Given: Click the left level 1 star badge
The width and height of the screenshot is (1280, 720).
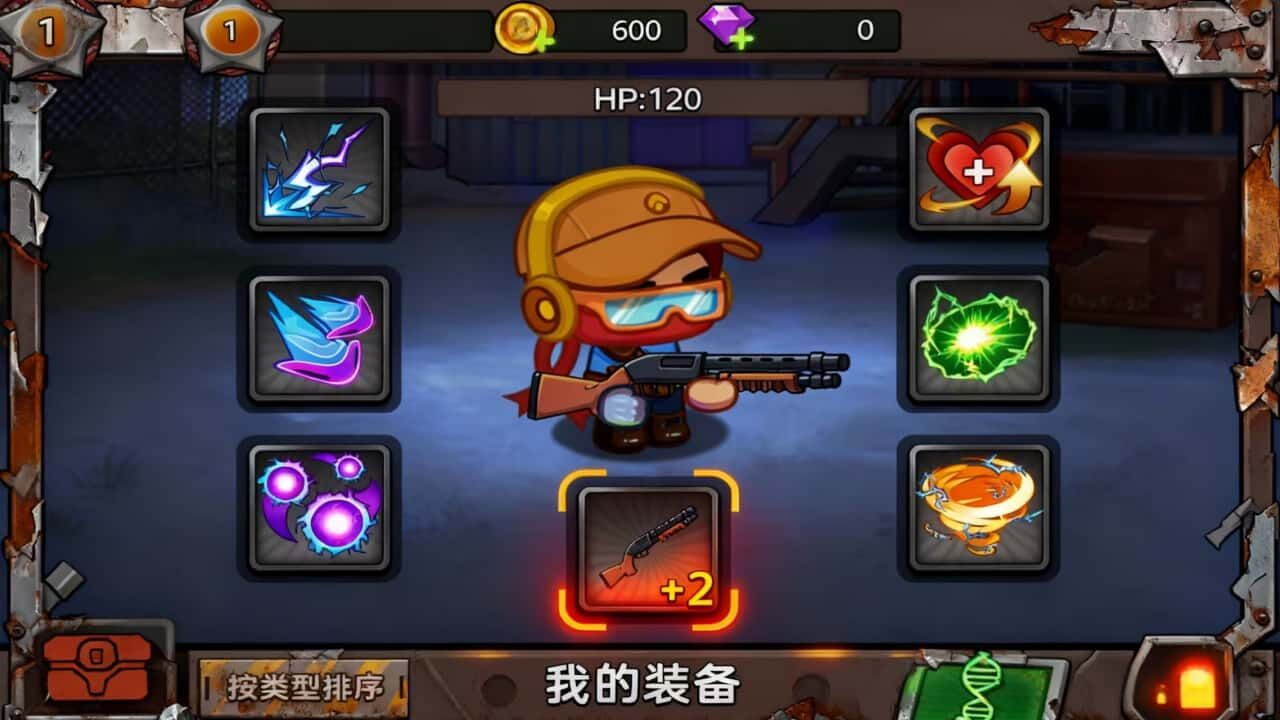Looking at the screenshot, I should tap(45, 30).
